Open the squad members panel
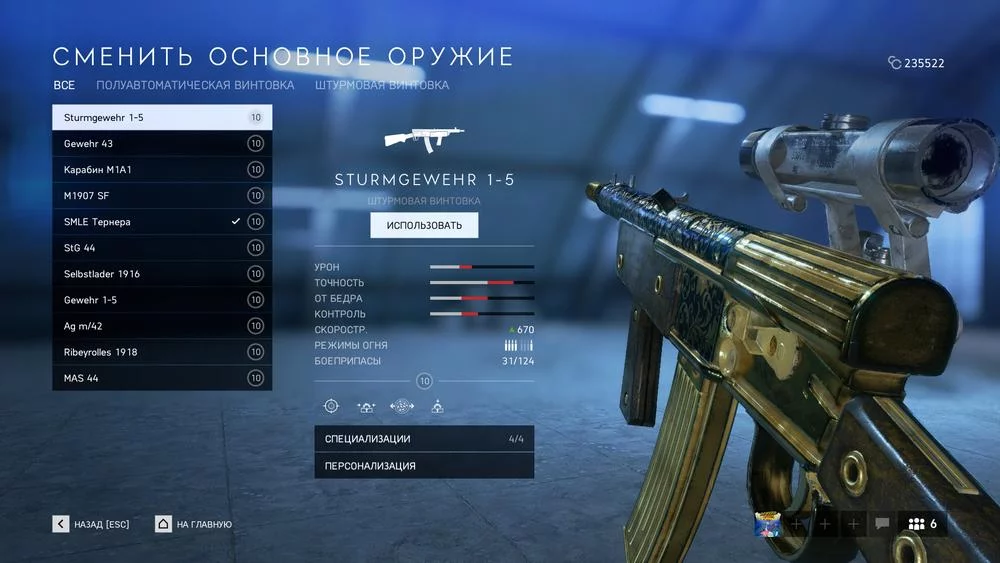1000x563 pixels. pyautogui.click(x=923, y=523)
